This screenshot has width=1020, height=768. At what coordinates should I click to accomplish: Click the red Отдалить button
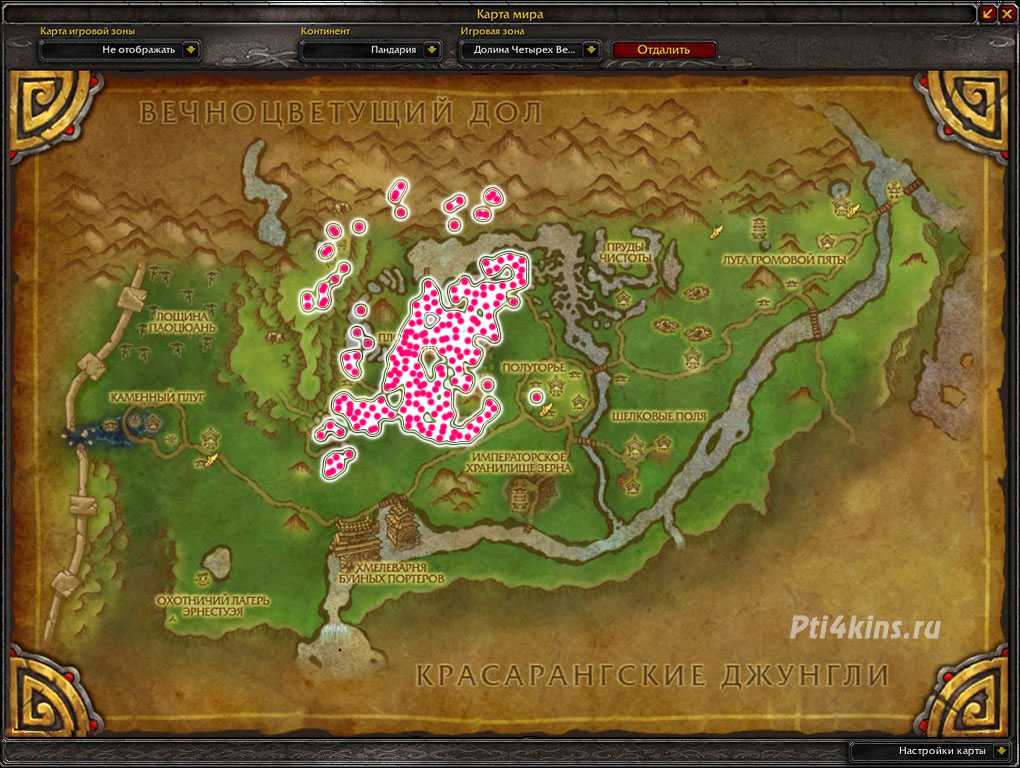(664, 49)
